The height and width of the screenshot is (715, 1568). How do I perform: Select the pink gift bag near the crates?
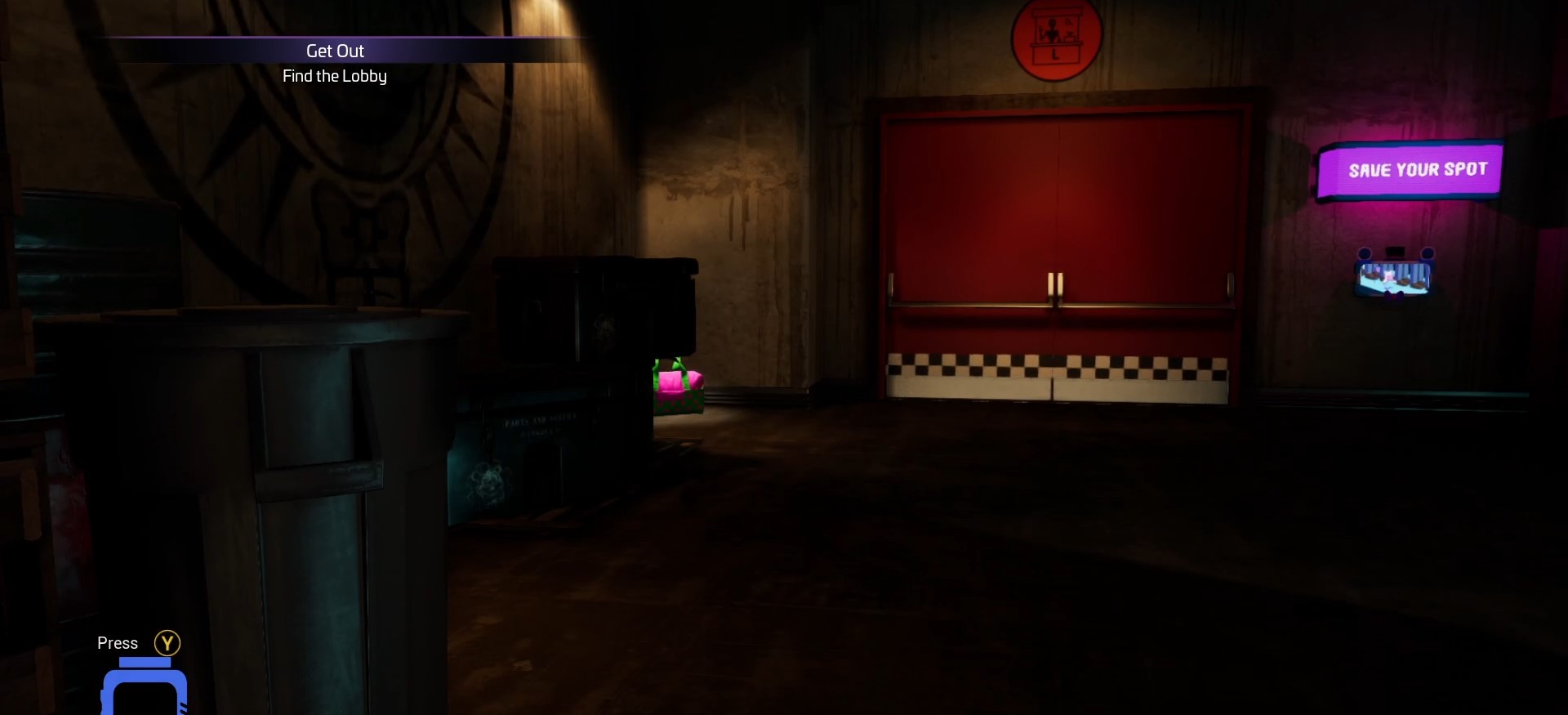click(x=676, y=384)
